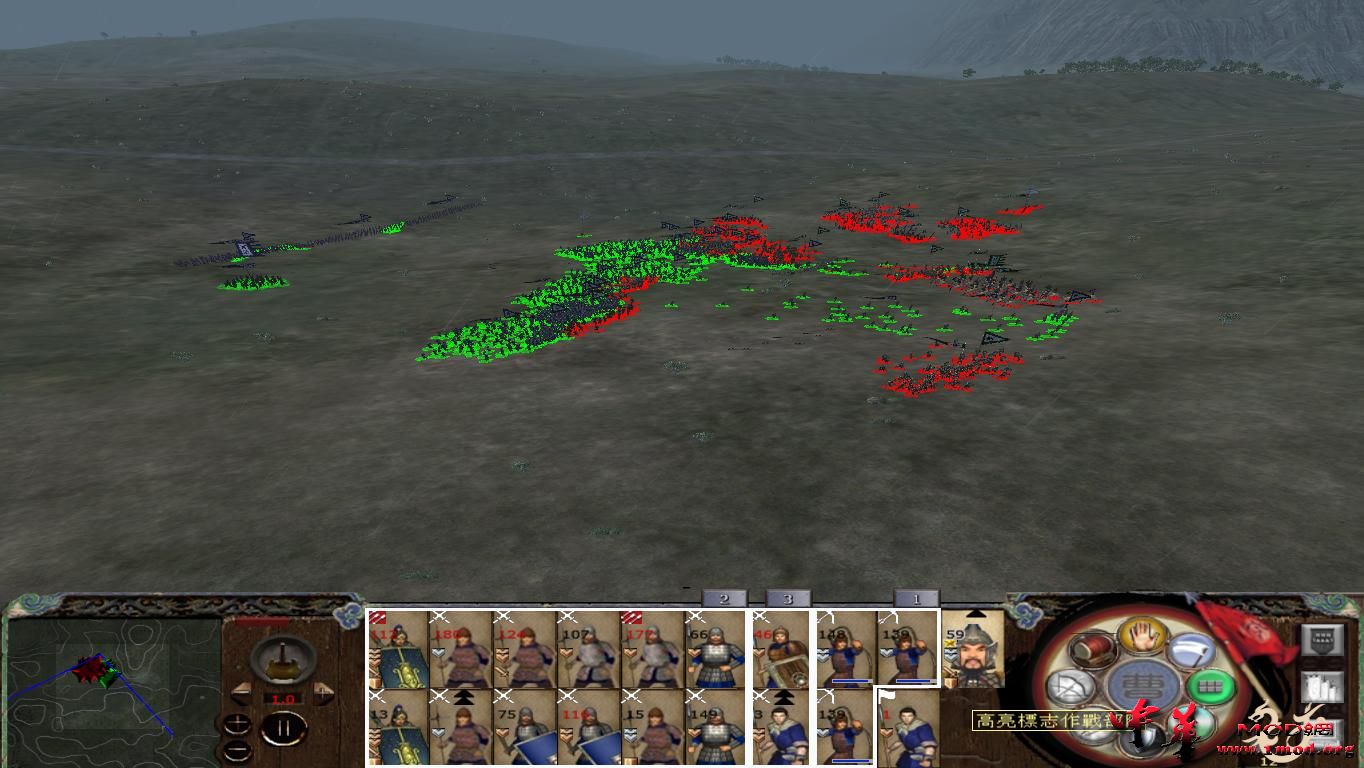Open the army roster icon at top right
Screen dimensions: 1364x768
click(x=1323, y=639)
